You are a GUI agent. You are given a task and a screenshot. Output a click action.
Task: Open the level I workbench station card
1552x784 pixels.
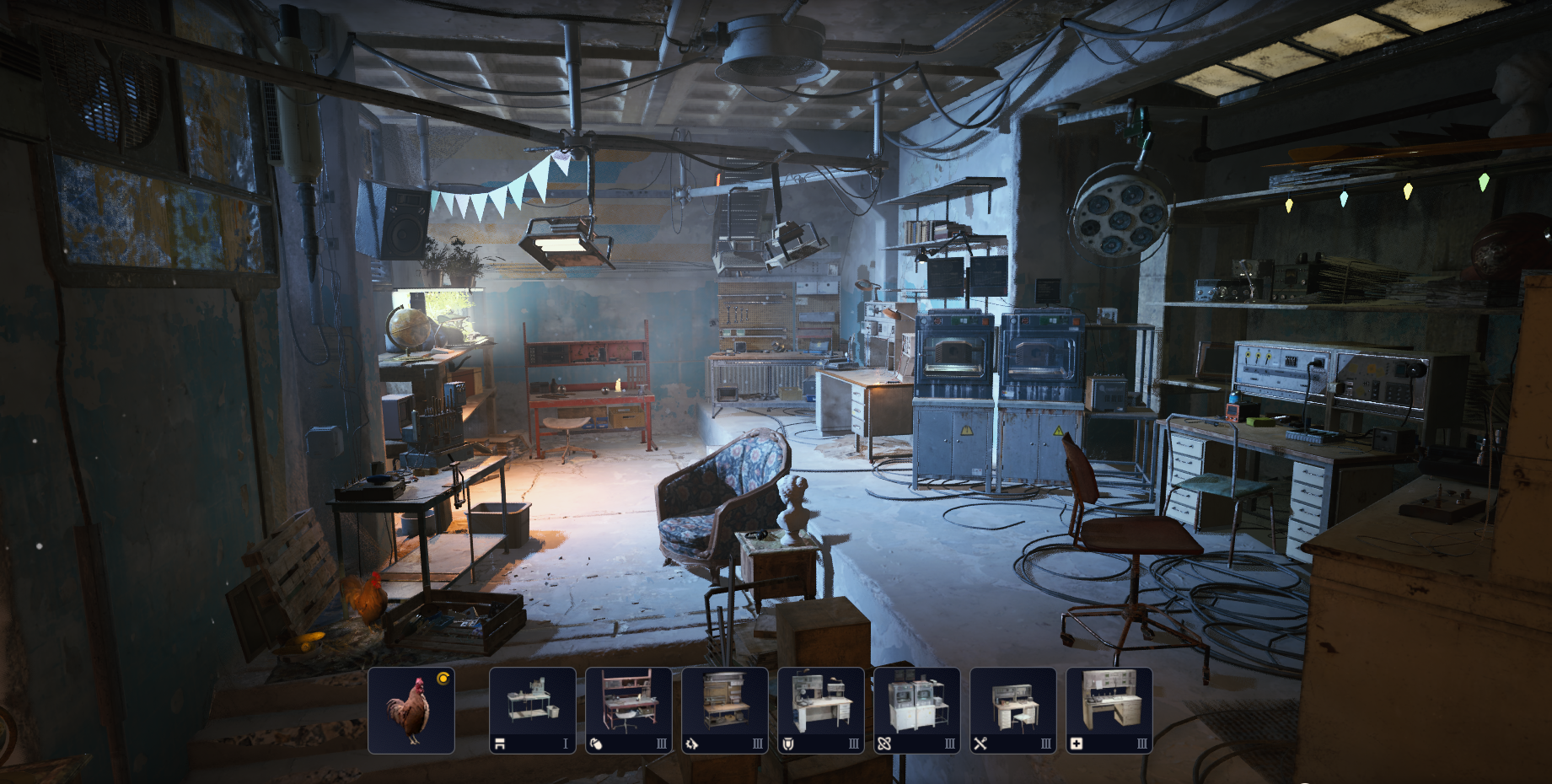tap(532, 710)
